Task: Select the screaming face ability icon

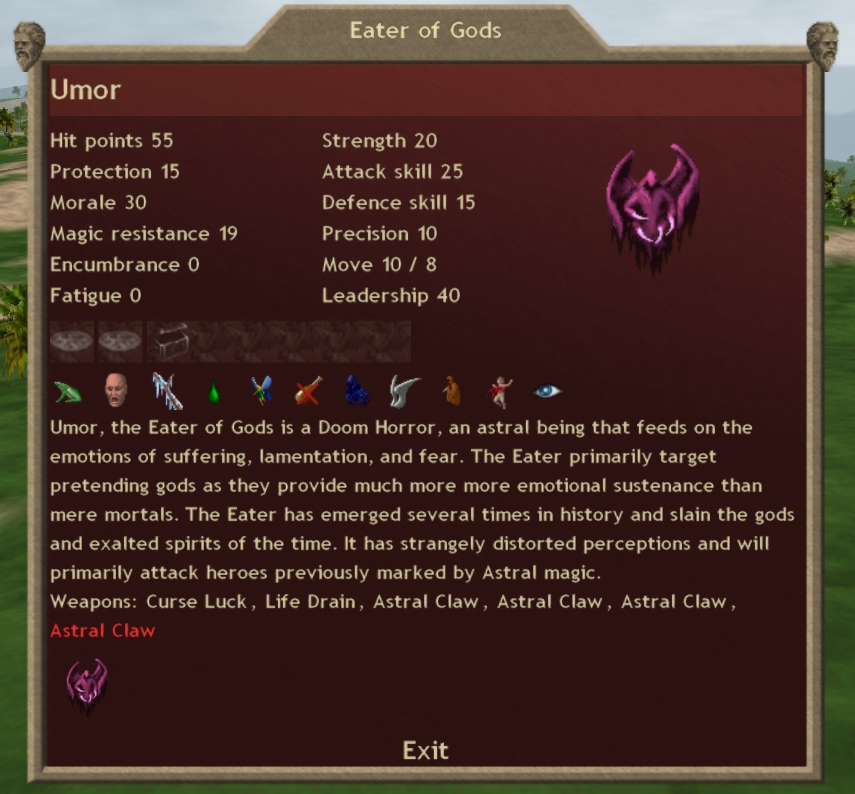Action: click(116, 391)
